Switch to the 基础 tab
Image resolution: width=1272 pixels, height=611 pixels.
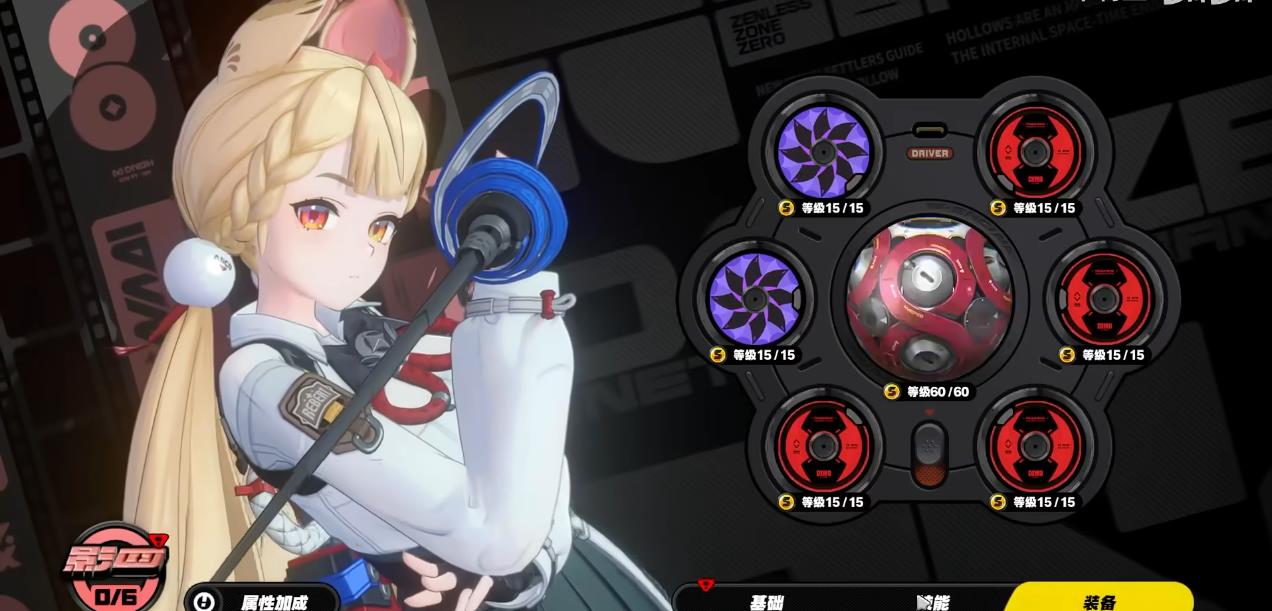tap(766, 601)
